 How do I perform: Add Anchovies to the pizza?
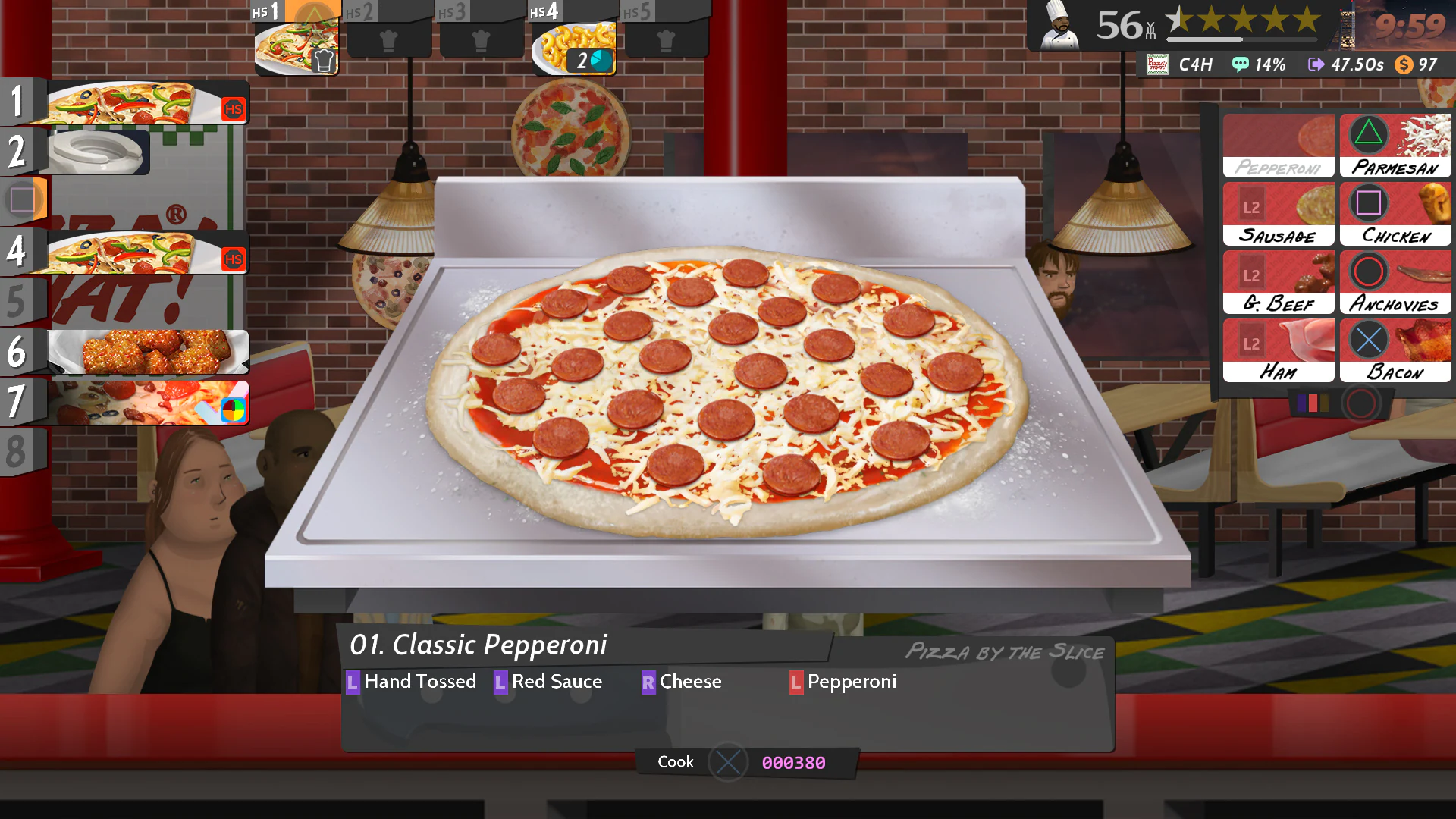[x=1395, y=281]
